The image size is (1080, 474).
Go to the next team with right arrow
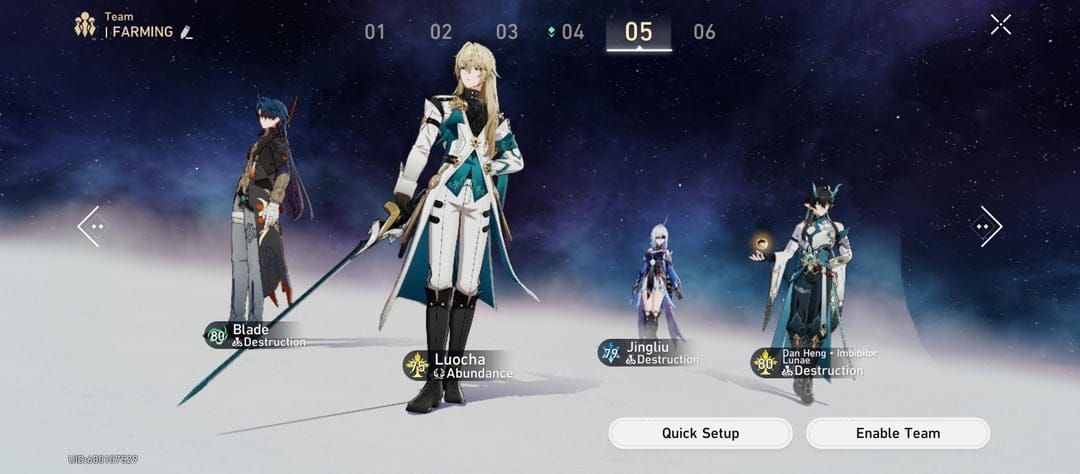pos(986,227)
